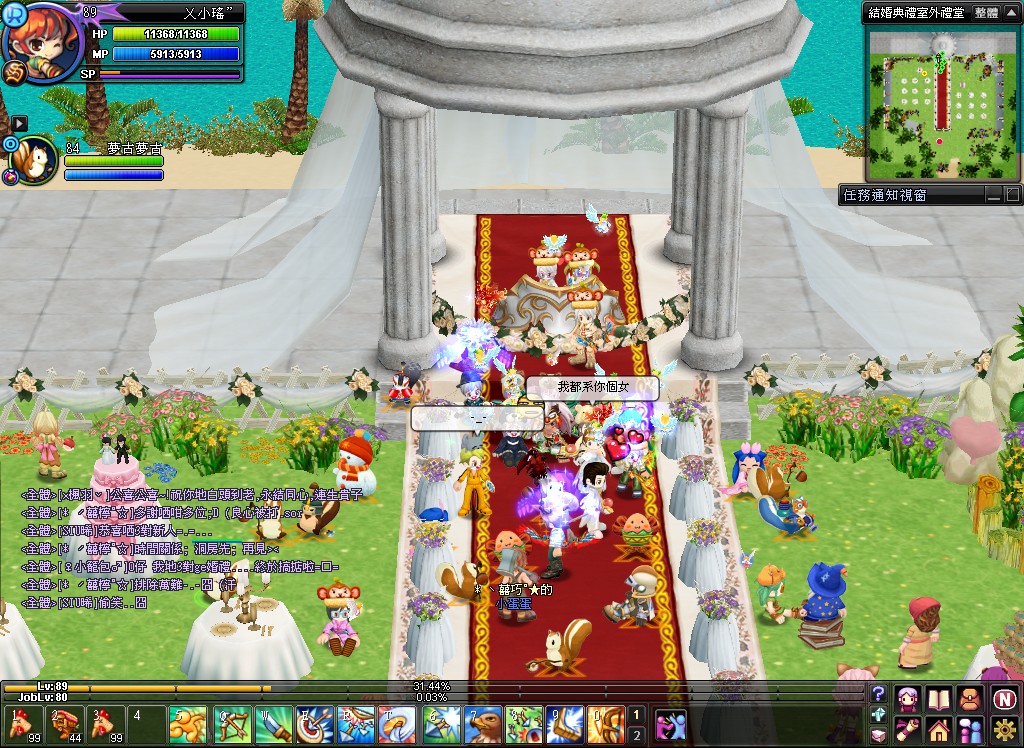Use the chicken item in hotbar slot 1
This screenshot has width=1024, height=748.
(x=19, y=725)
